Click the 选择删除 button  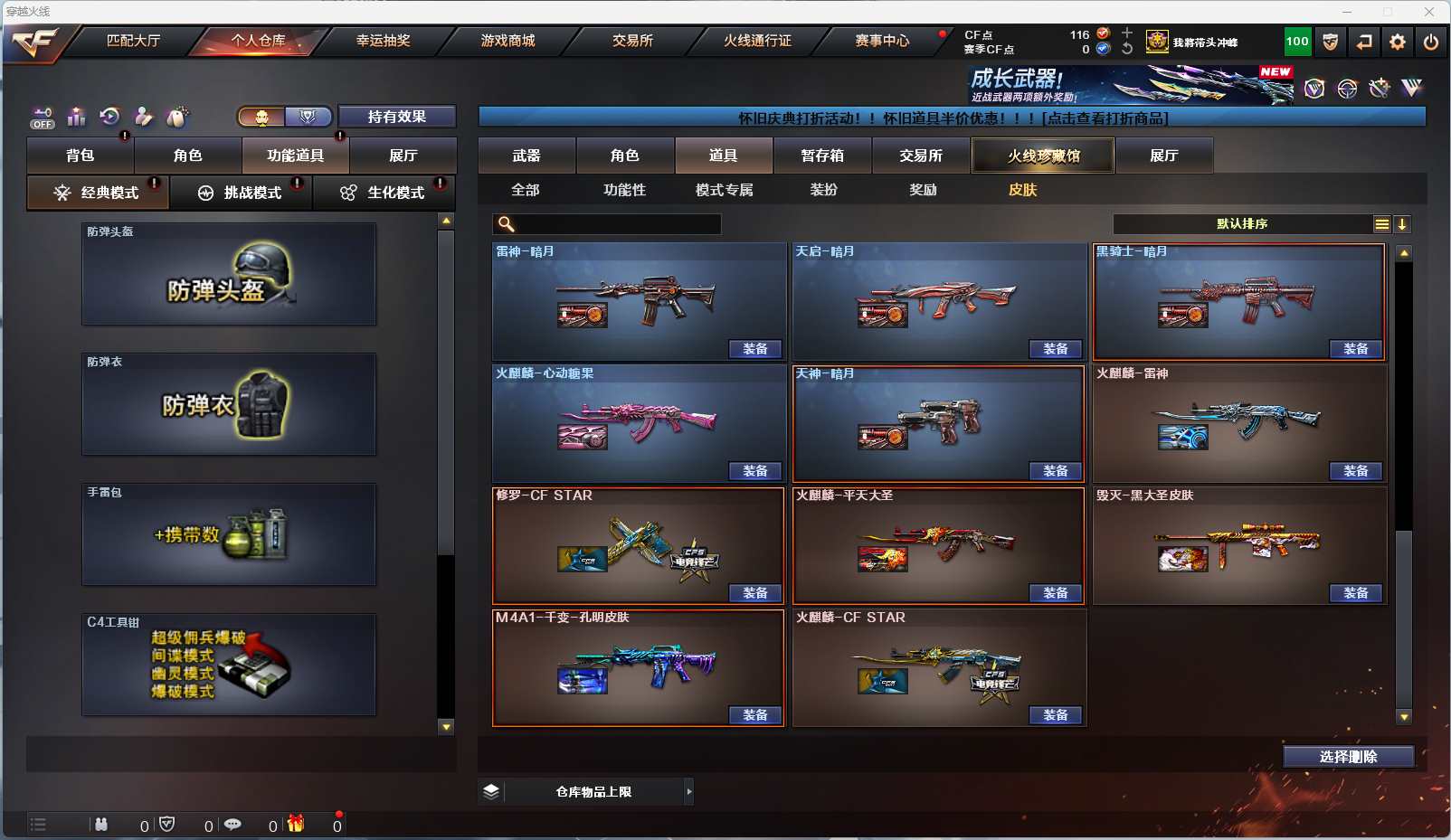[x=1348, y=757]
